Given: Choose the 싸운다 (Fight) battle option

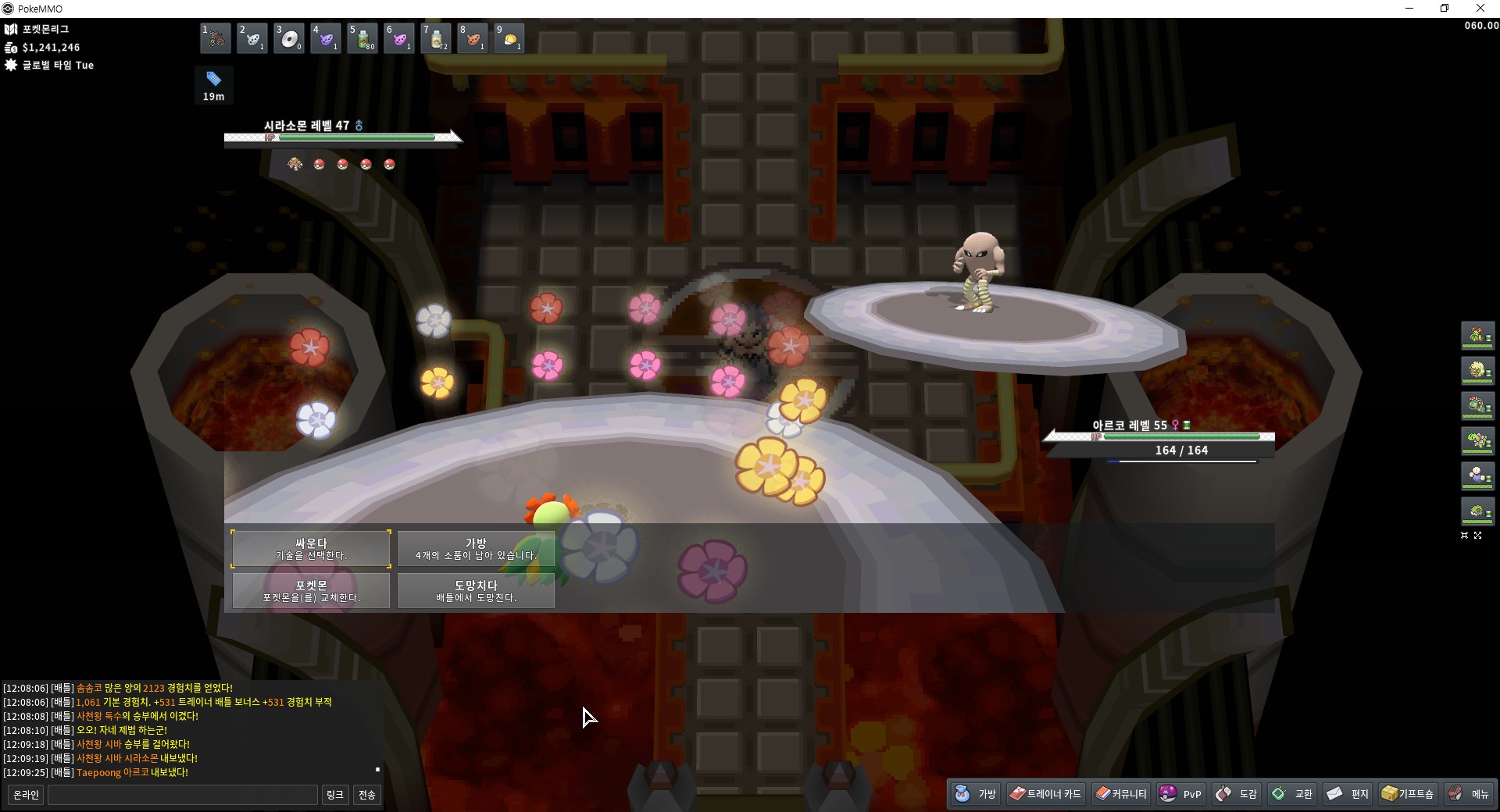Looking at the screenshot, I should tap(311, 549).
